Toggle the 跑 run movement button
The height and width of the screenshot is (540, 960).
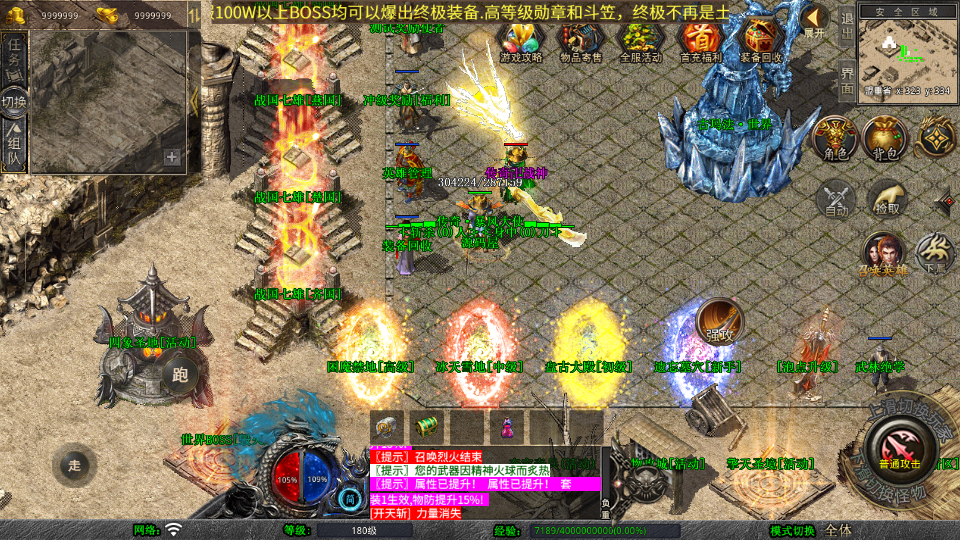tap(180, 376)
